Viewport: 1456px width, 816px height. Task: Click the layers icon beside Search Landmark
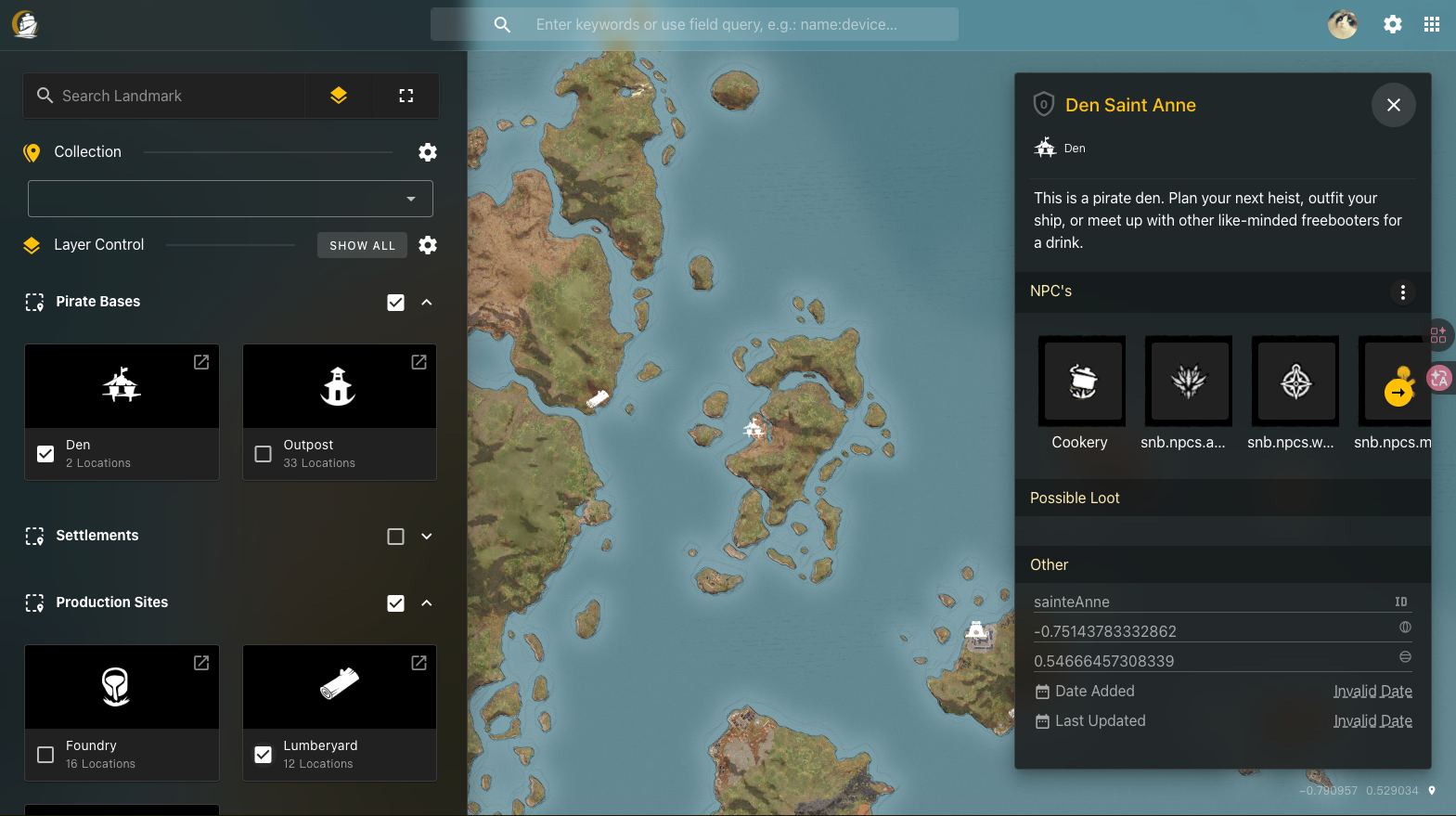click(338, 95)
